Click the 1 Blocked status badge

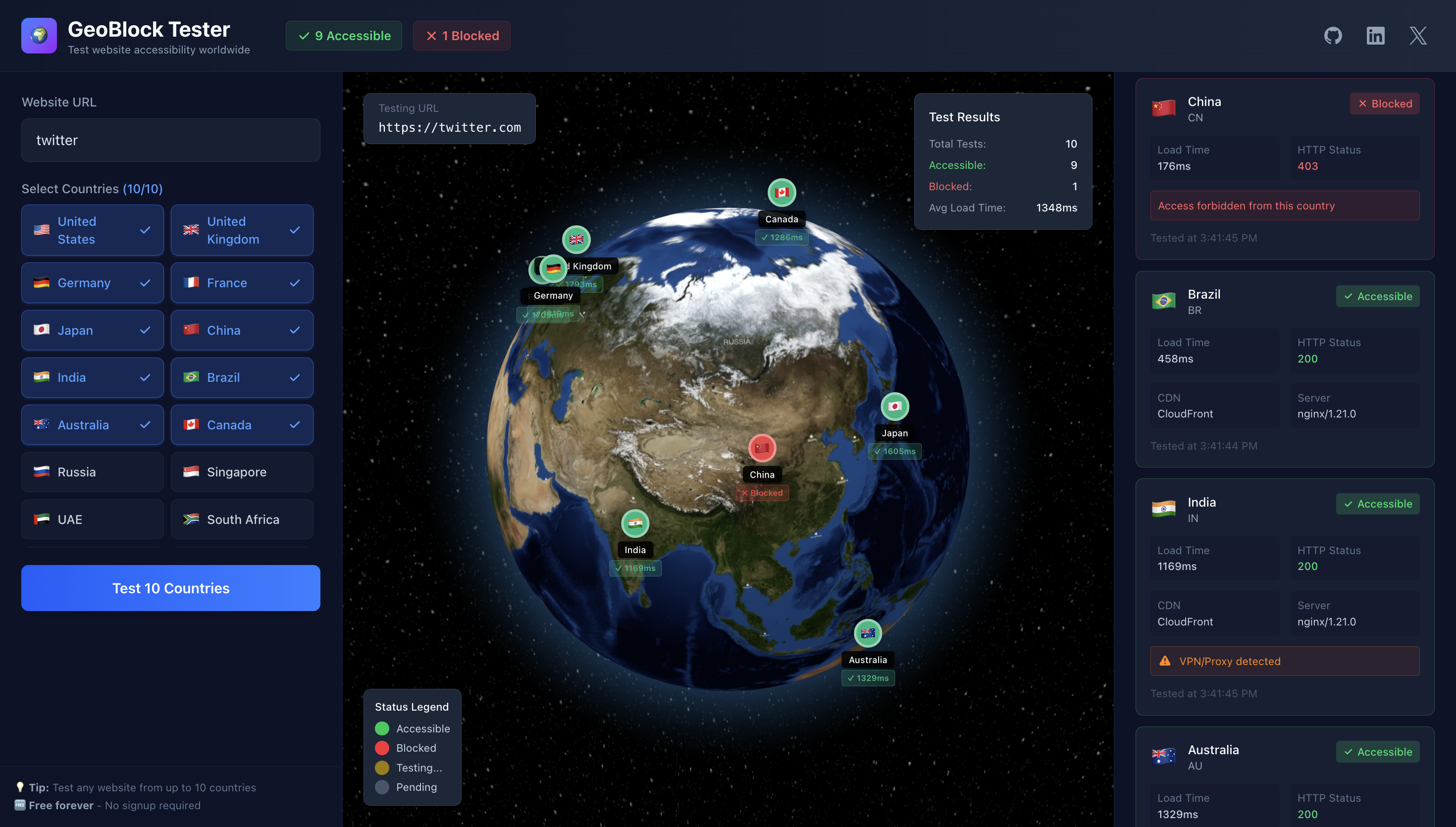coord(461,35)
